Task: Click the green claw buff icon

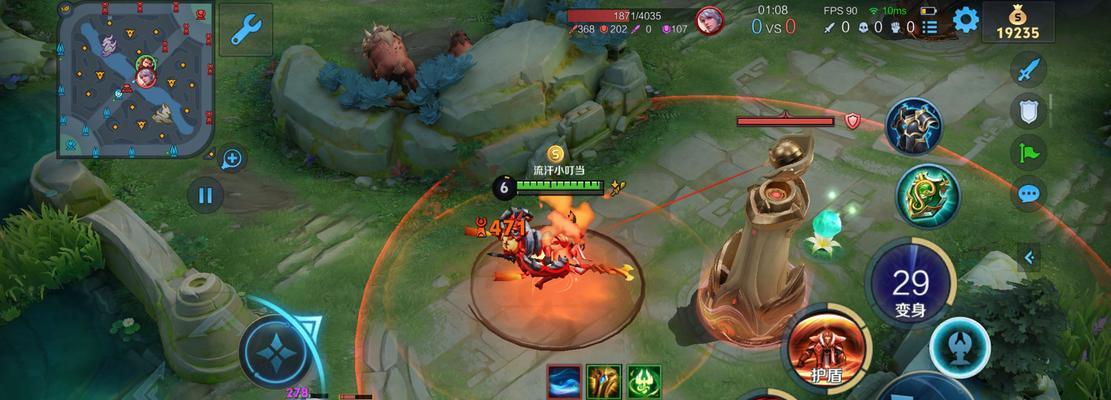Action: point(644,381)
